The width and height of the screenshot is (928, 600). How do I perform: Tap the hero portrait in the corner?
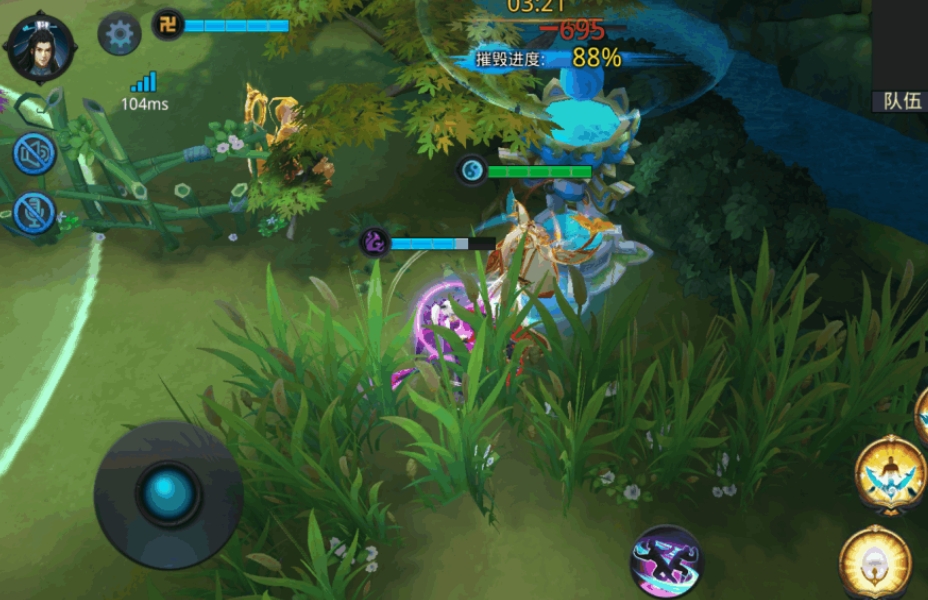(41, 46)
